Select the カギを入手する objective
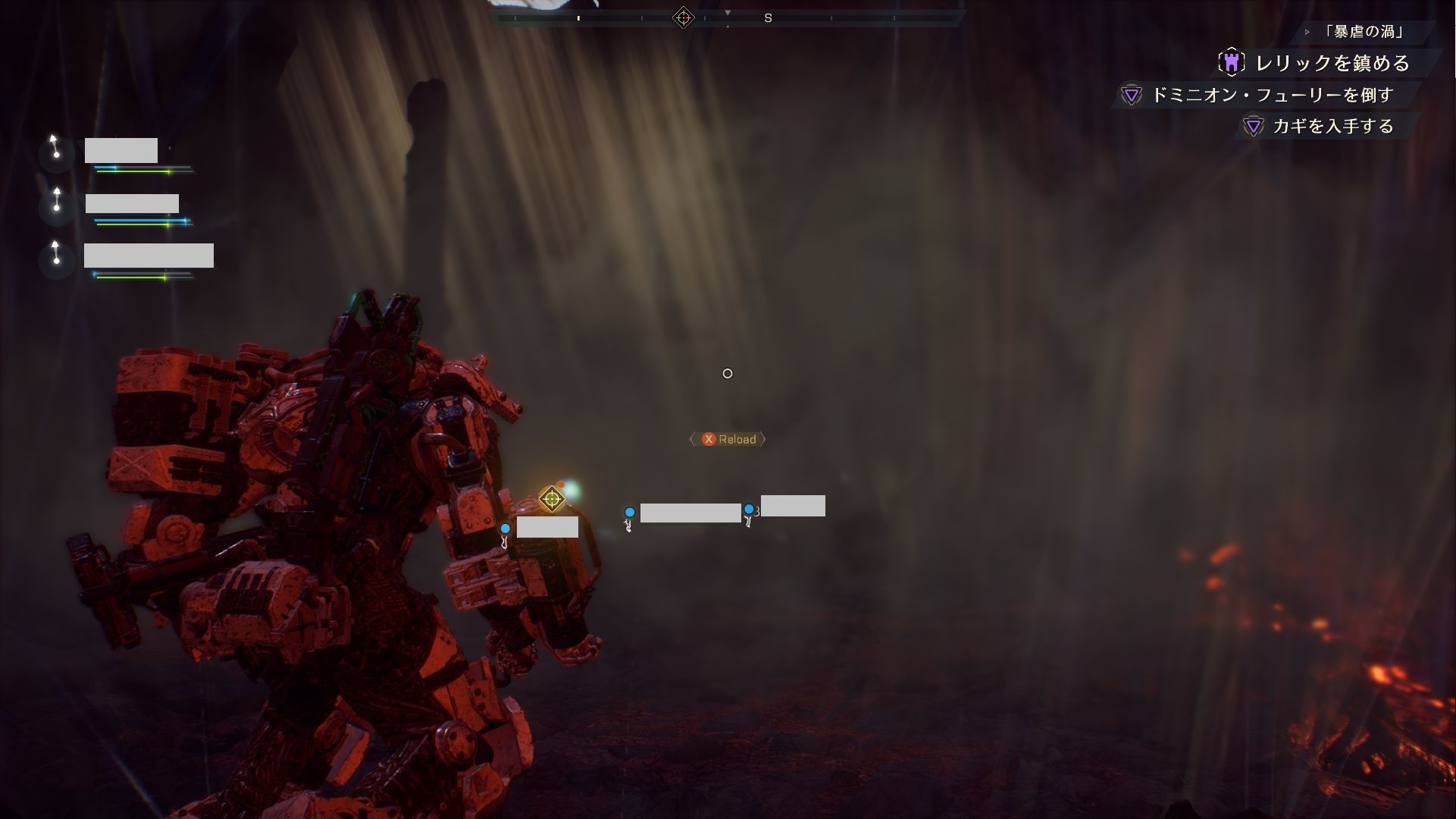This screenshot has height=819, width=1456. (x=1332, y=127)
